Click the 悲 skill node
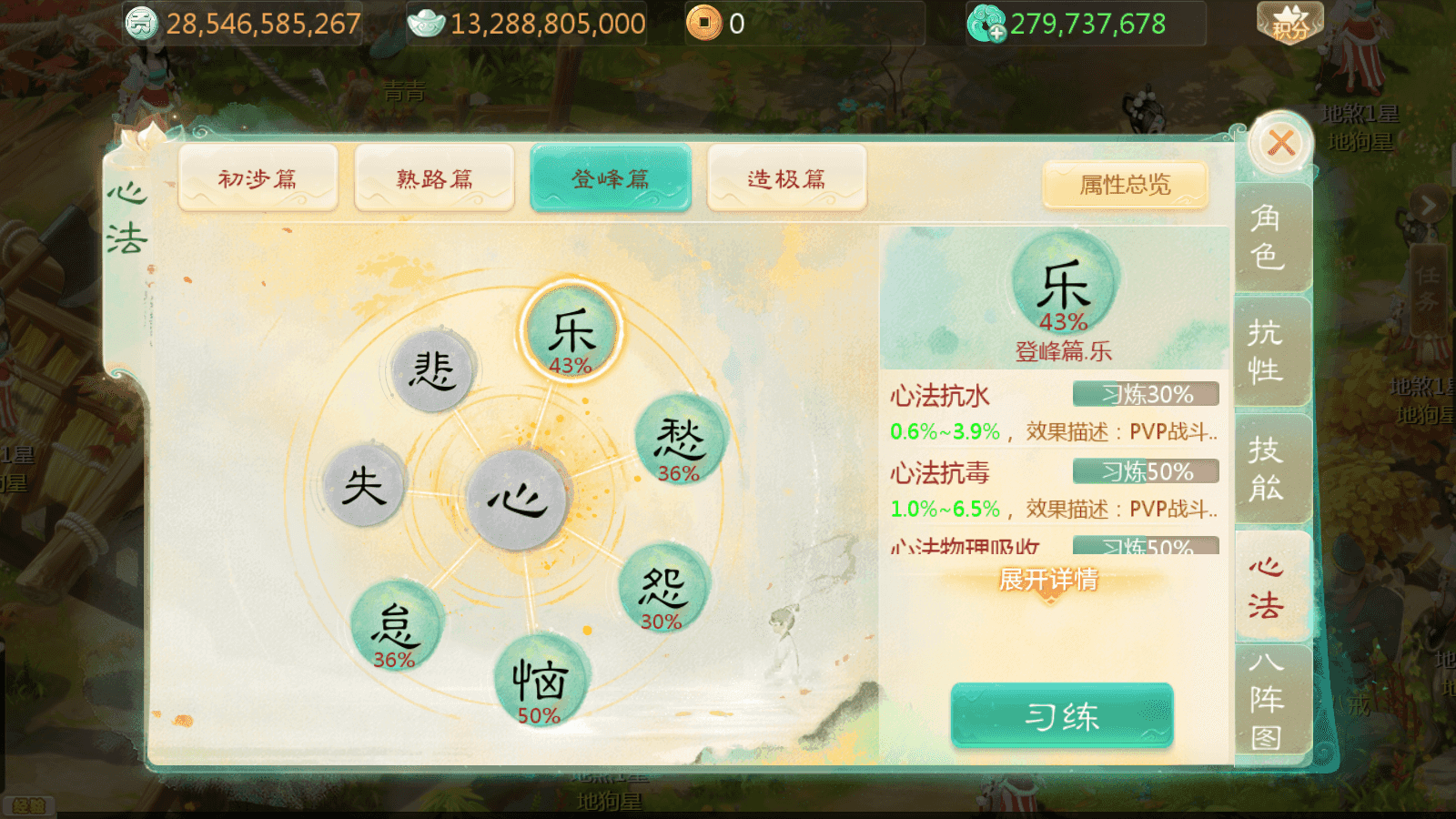This screenshot has width=1456, height=819. 435,371
